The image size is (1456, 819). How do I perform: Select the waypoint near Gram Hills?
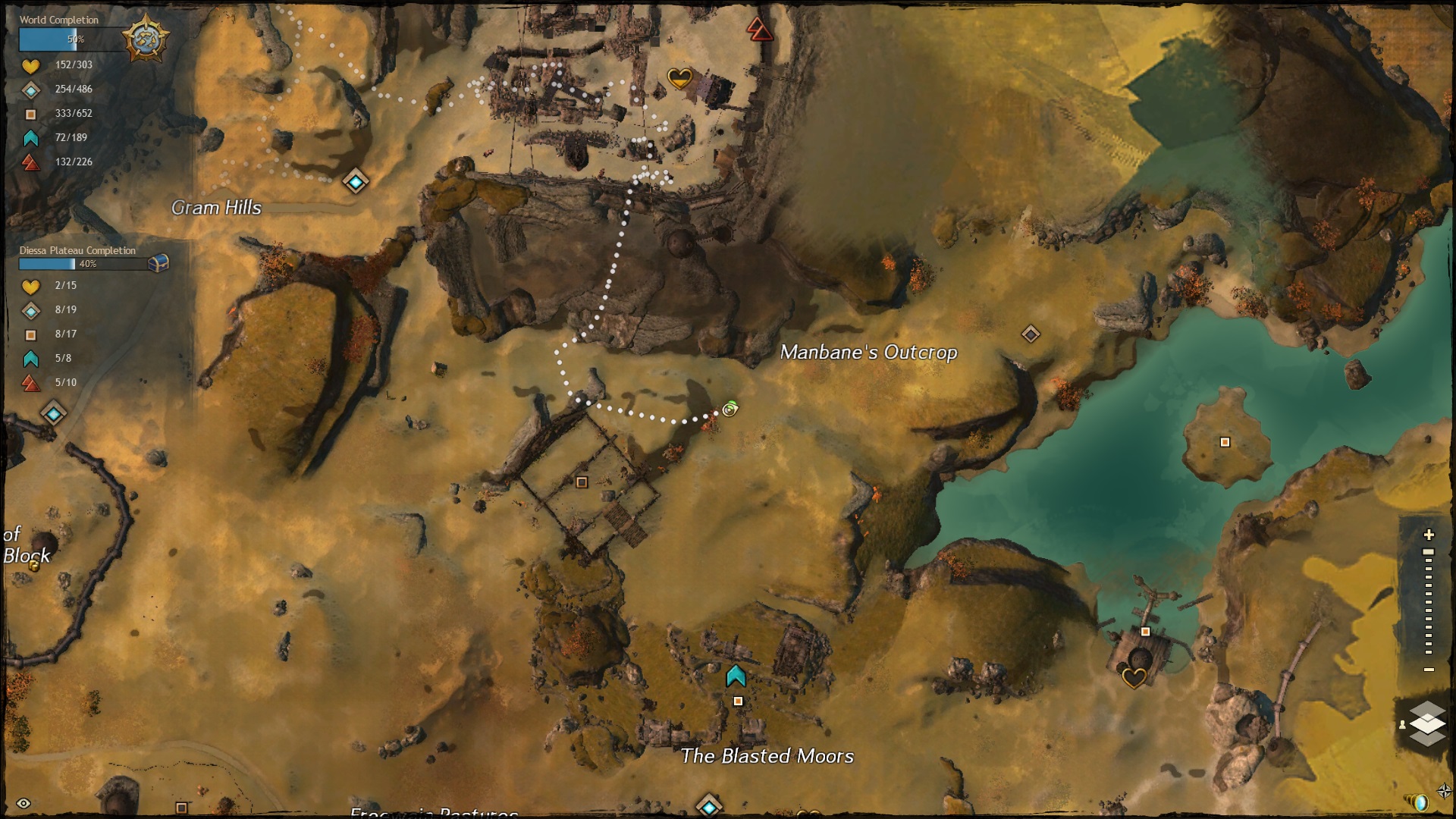pyautogui.click(x=356, y=182)
